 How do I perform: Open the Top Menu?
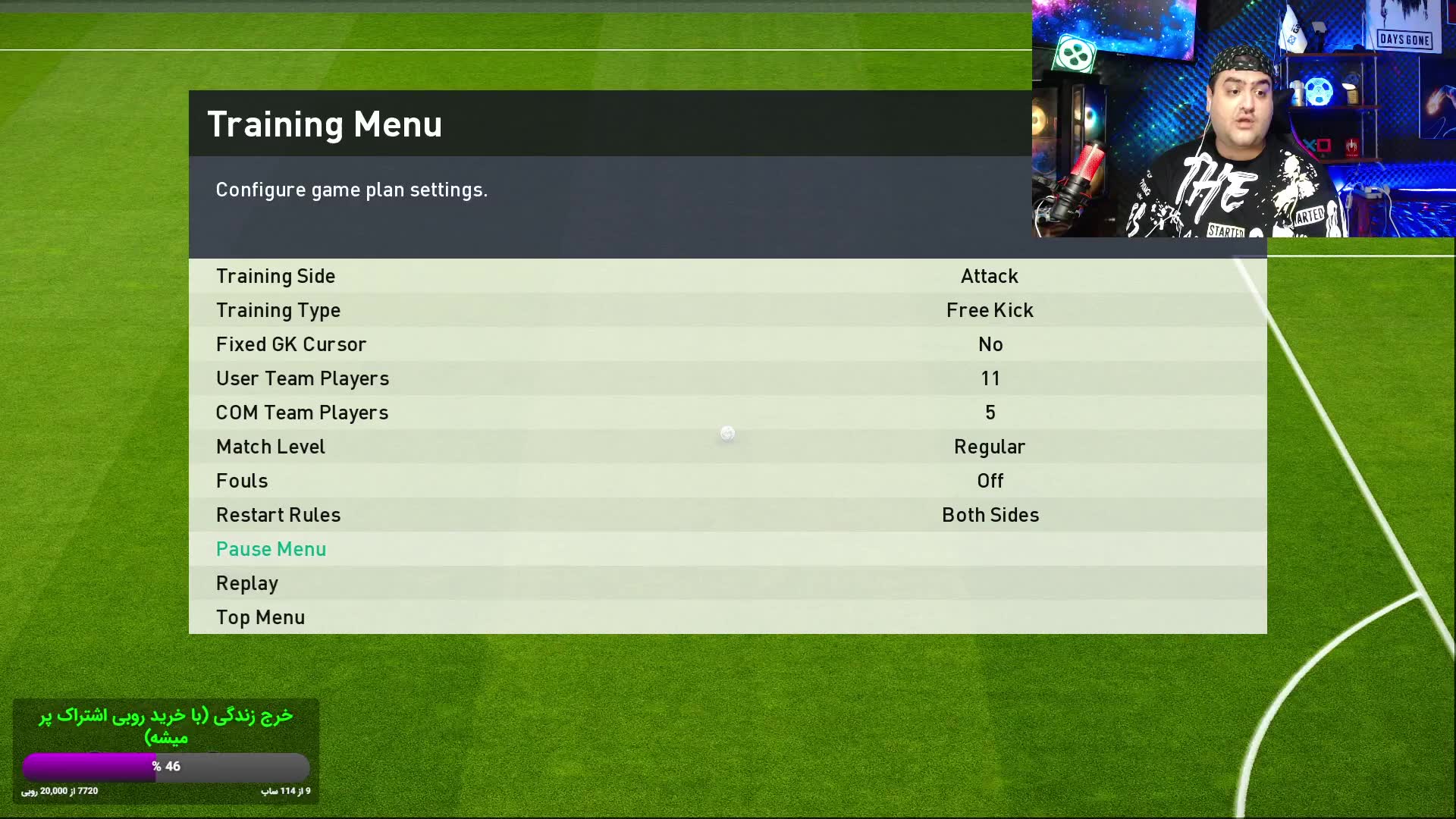coord(260,617)
